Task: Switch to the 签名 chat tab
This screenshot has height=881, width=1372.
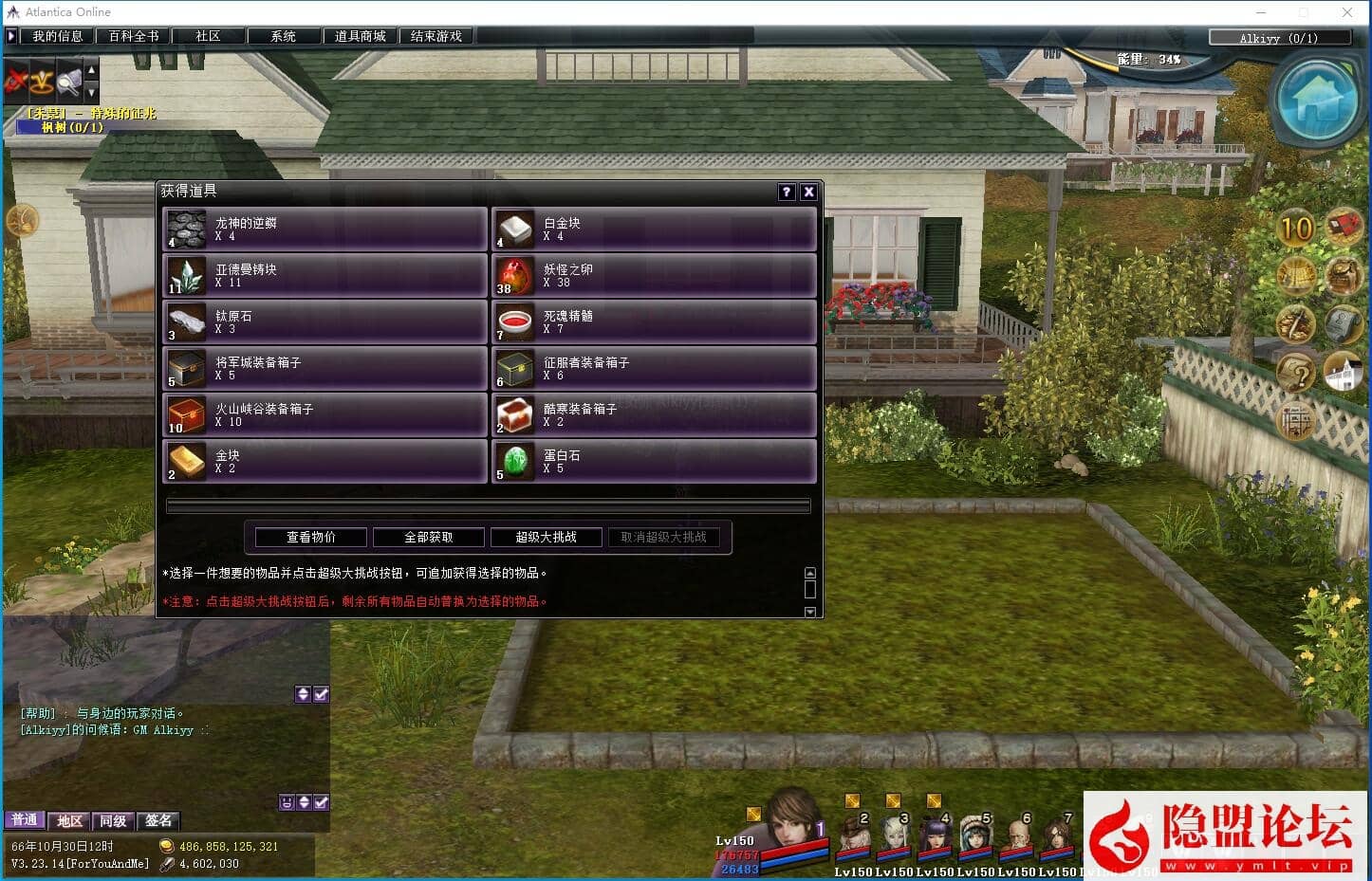Action: pos(158,820)
